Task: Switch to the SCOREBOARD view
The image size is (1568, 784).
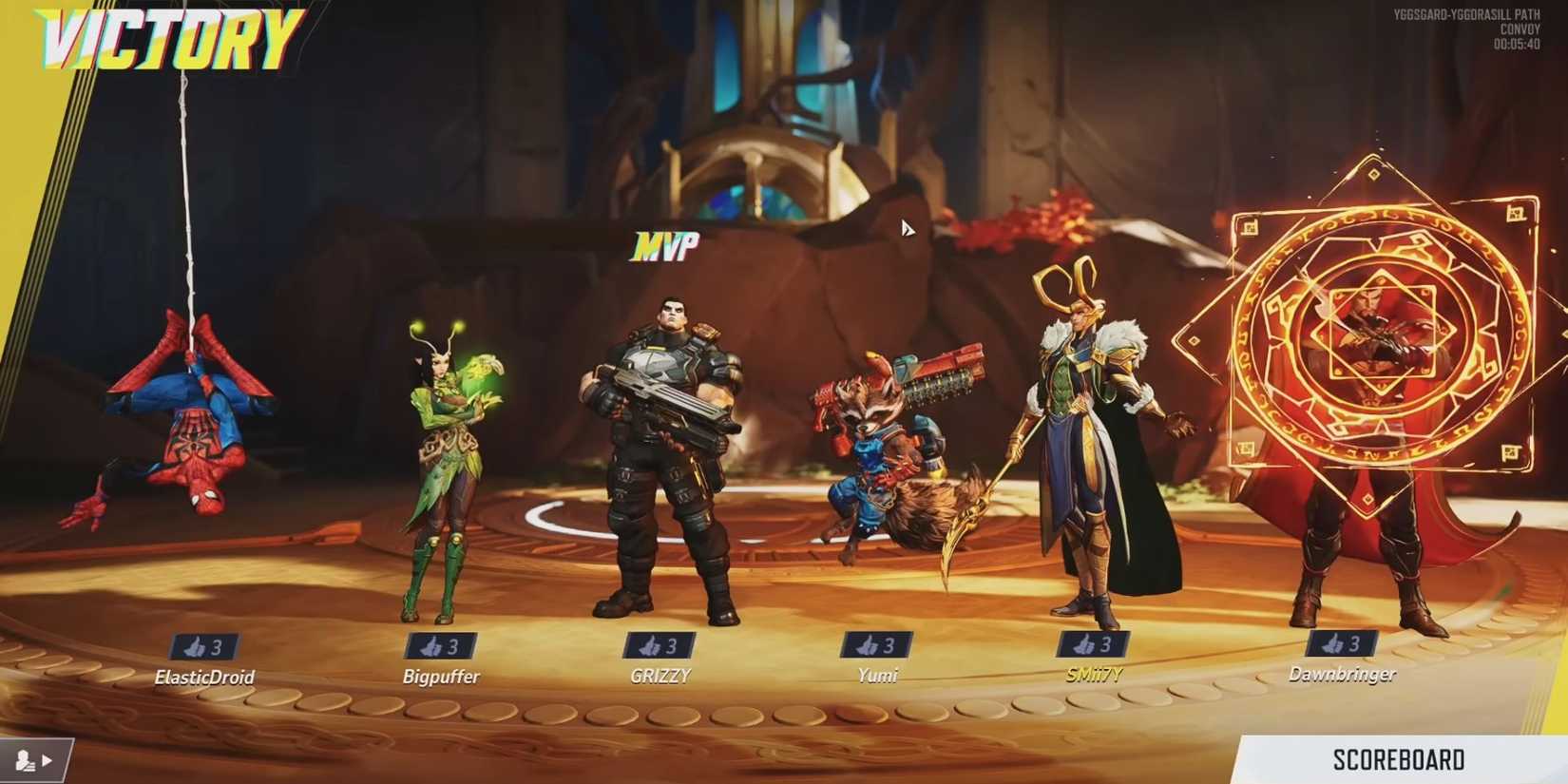Action: pos(1397,759)
